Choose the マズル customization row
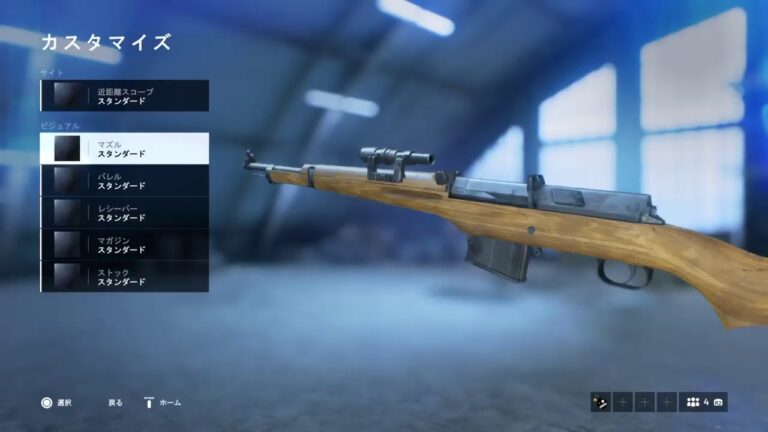This screenshot has width=768, height=432. coord(125,149)
